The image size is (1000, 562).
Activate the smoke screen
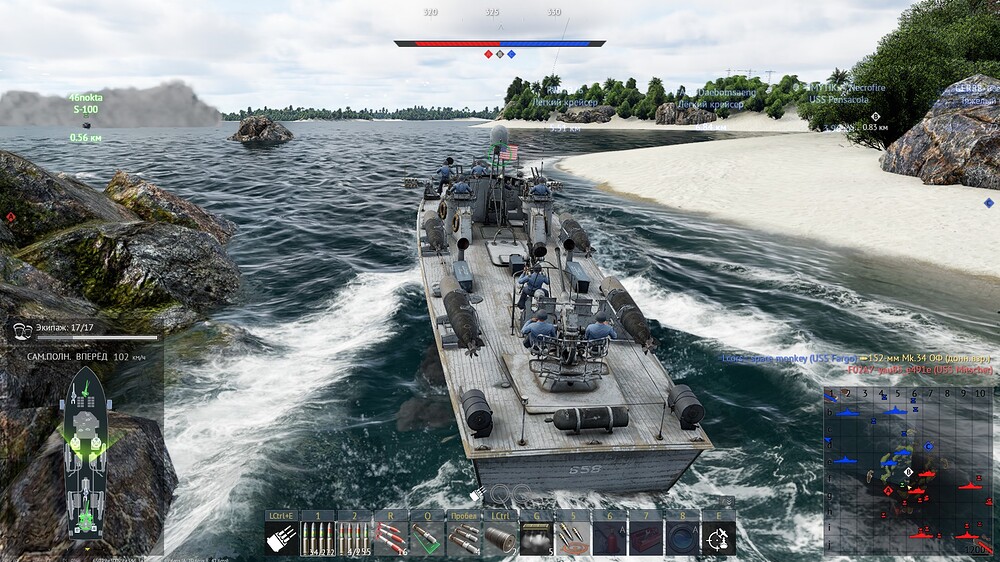[x=536, y=538]
